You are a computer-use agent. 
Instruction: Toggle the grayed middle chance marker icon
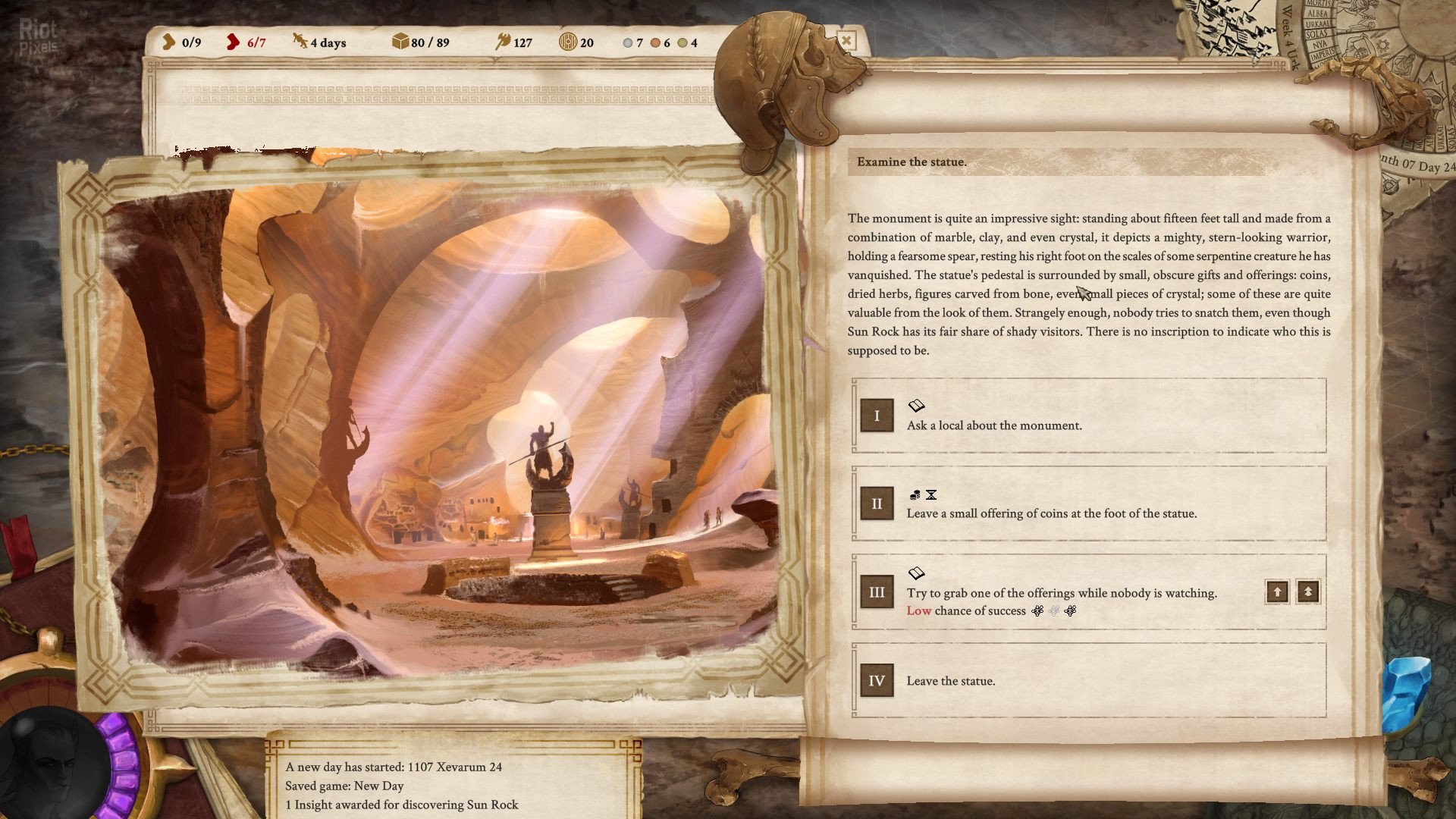(x=1053, y=610)
